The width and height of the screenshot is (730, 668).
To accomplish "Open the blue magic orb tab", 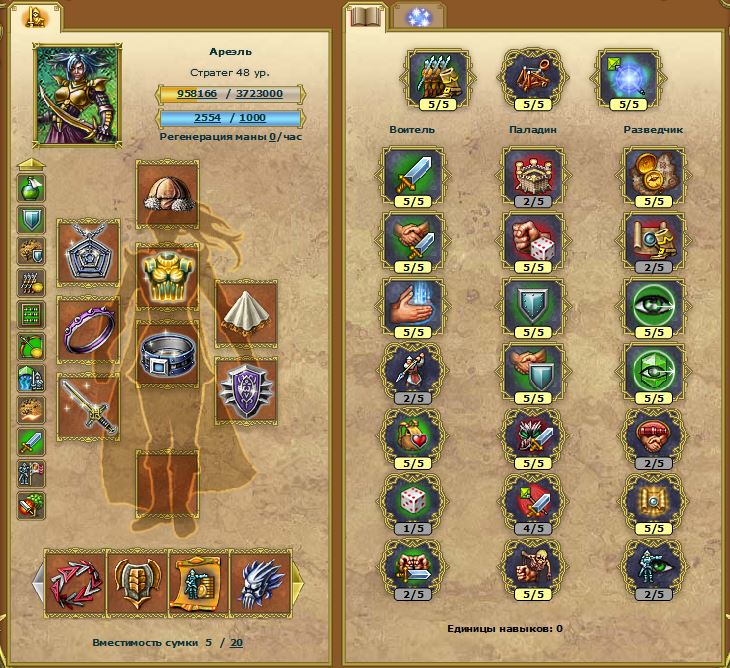I will [412, 16].
